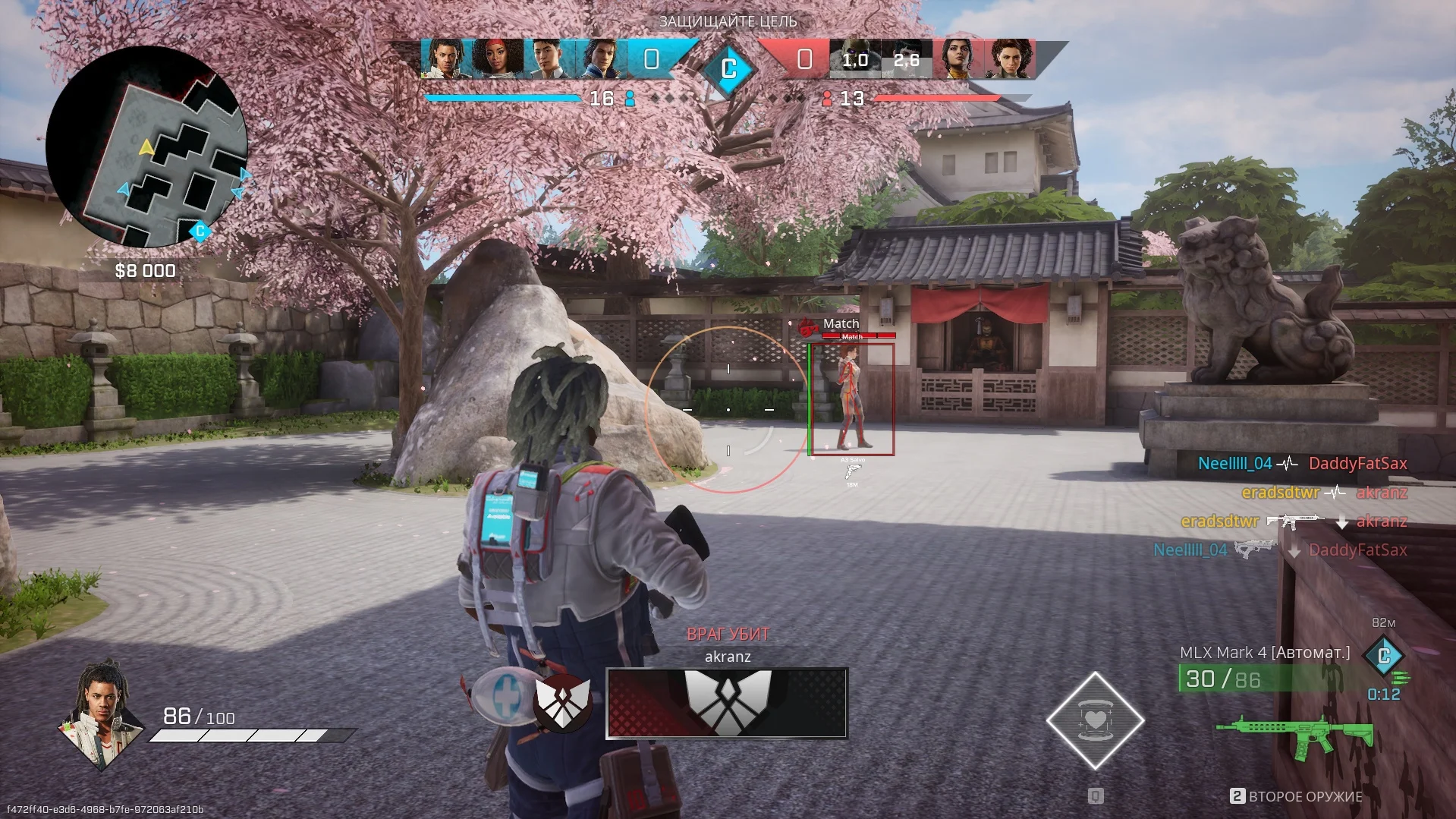Click the objective C marker on minimap
Screen dimensions: 1456x819
point(200,231)
